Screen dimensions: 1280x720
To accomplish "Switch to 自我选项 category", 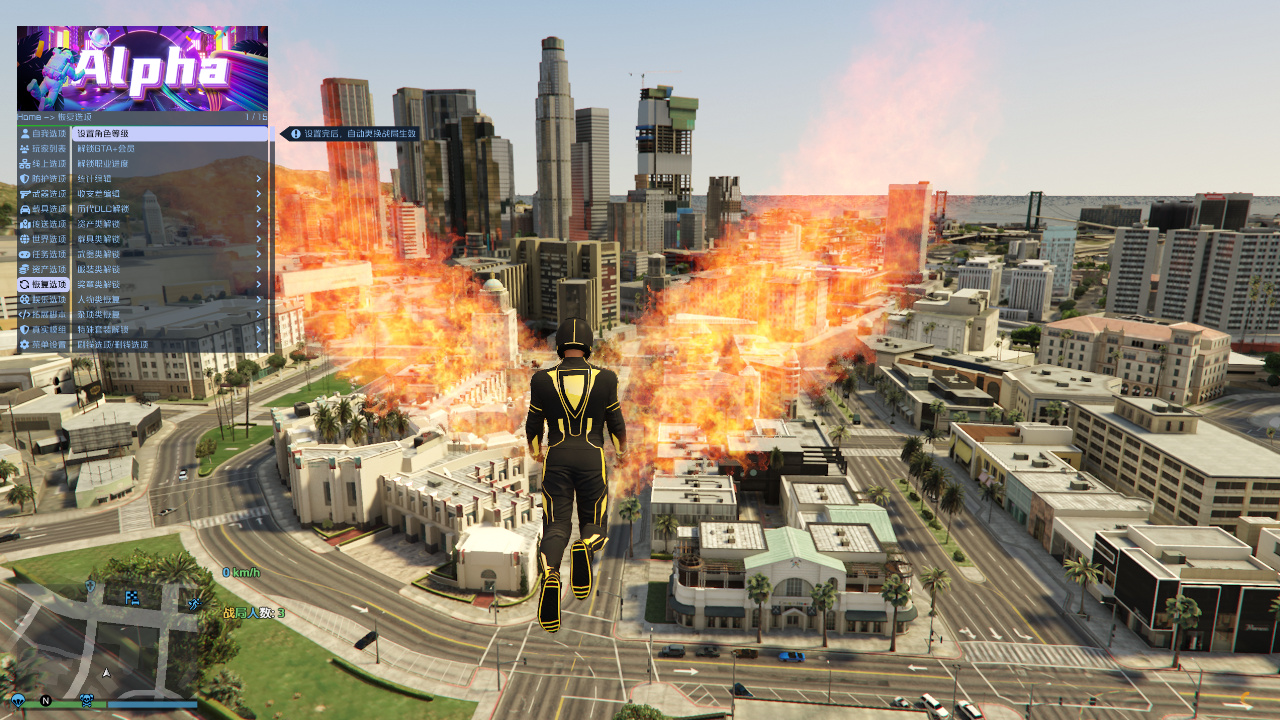I will click(x=43, y=133).
